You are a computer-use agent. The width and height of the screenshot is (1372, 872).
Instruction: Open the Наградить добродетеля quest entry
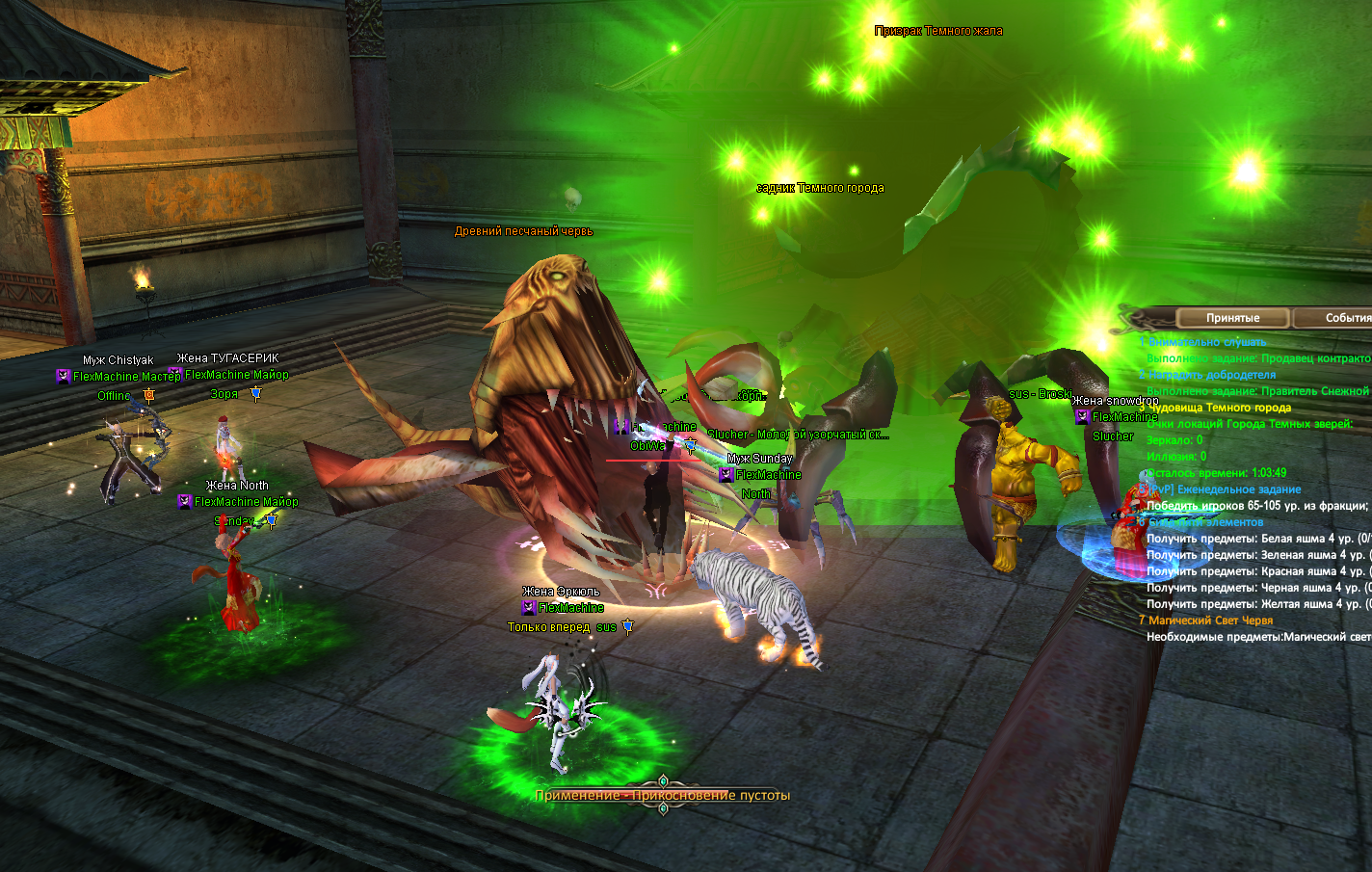coord(1211,375)
